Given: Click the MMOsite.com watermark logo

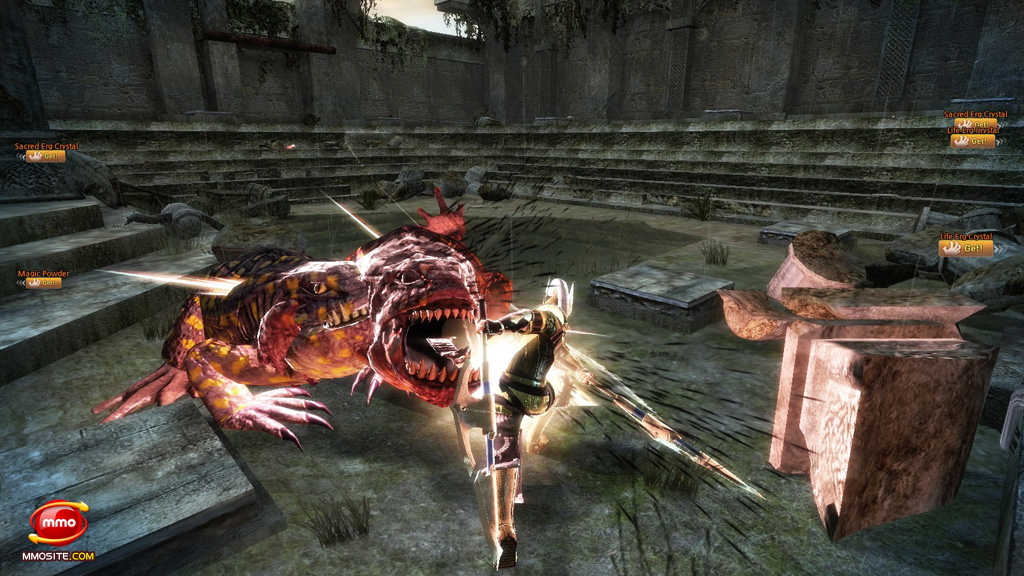Looking at the screenshot, I should [58, 526].
